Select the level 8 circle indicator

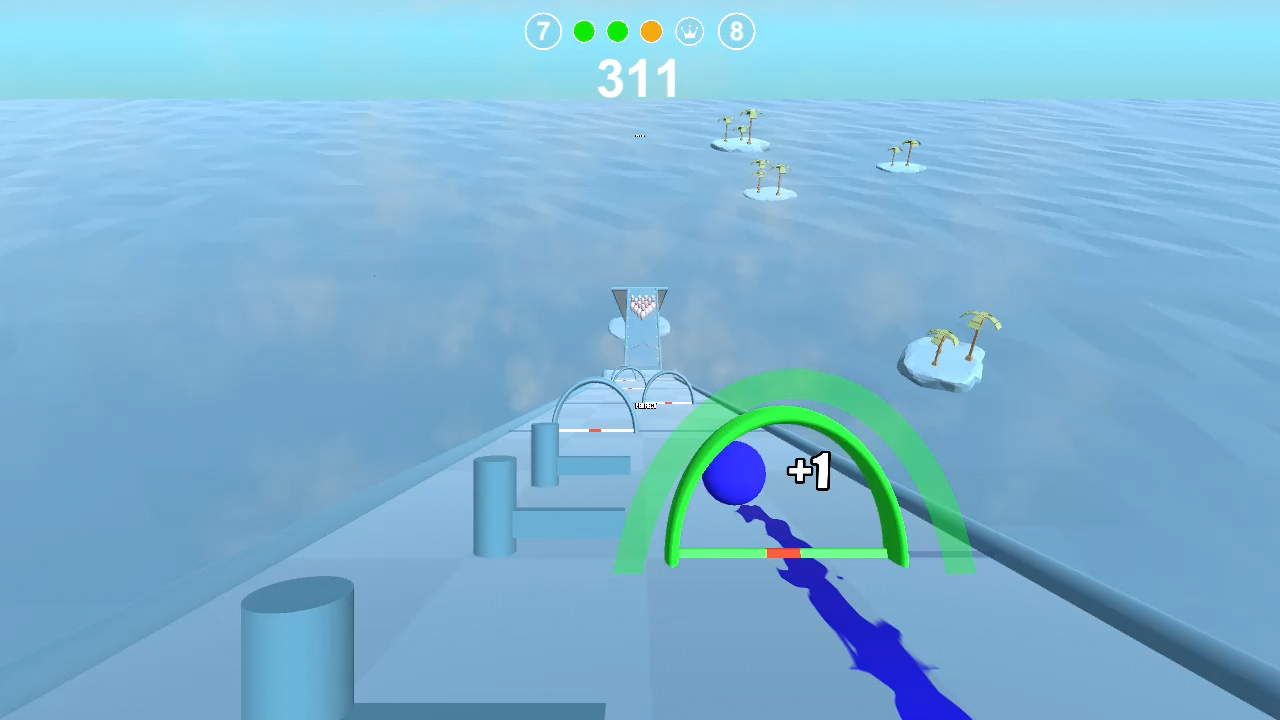point(738,31)
